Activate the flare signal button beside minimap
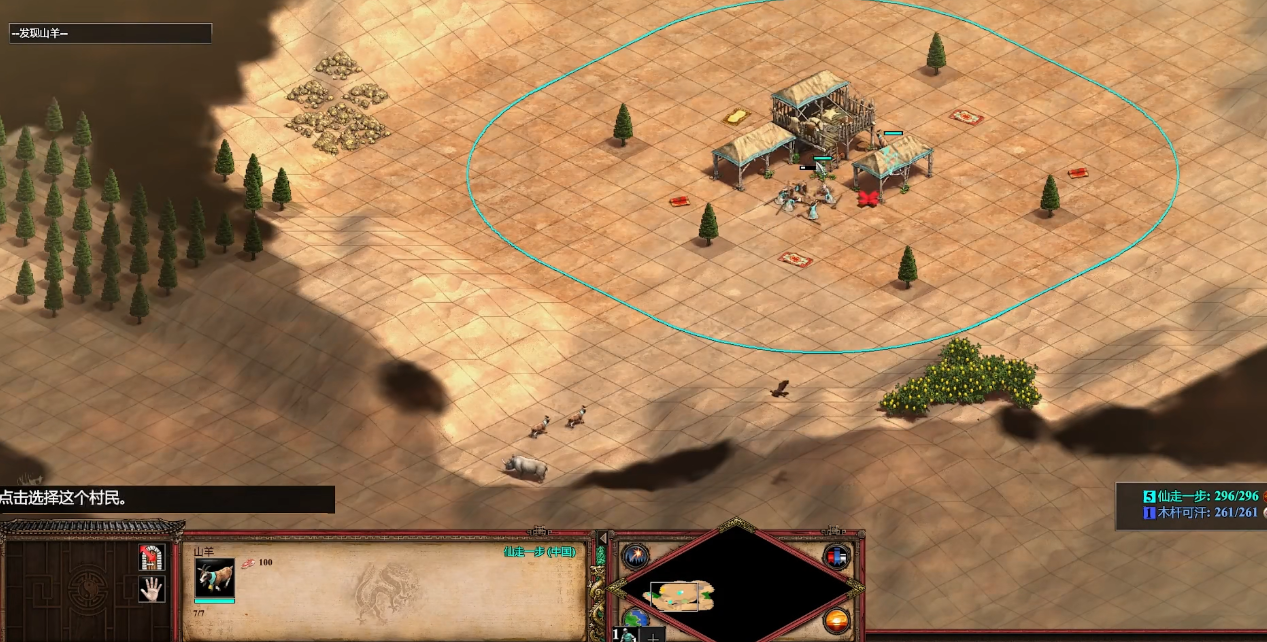The image size is (1267, 642). click(635, 557)
